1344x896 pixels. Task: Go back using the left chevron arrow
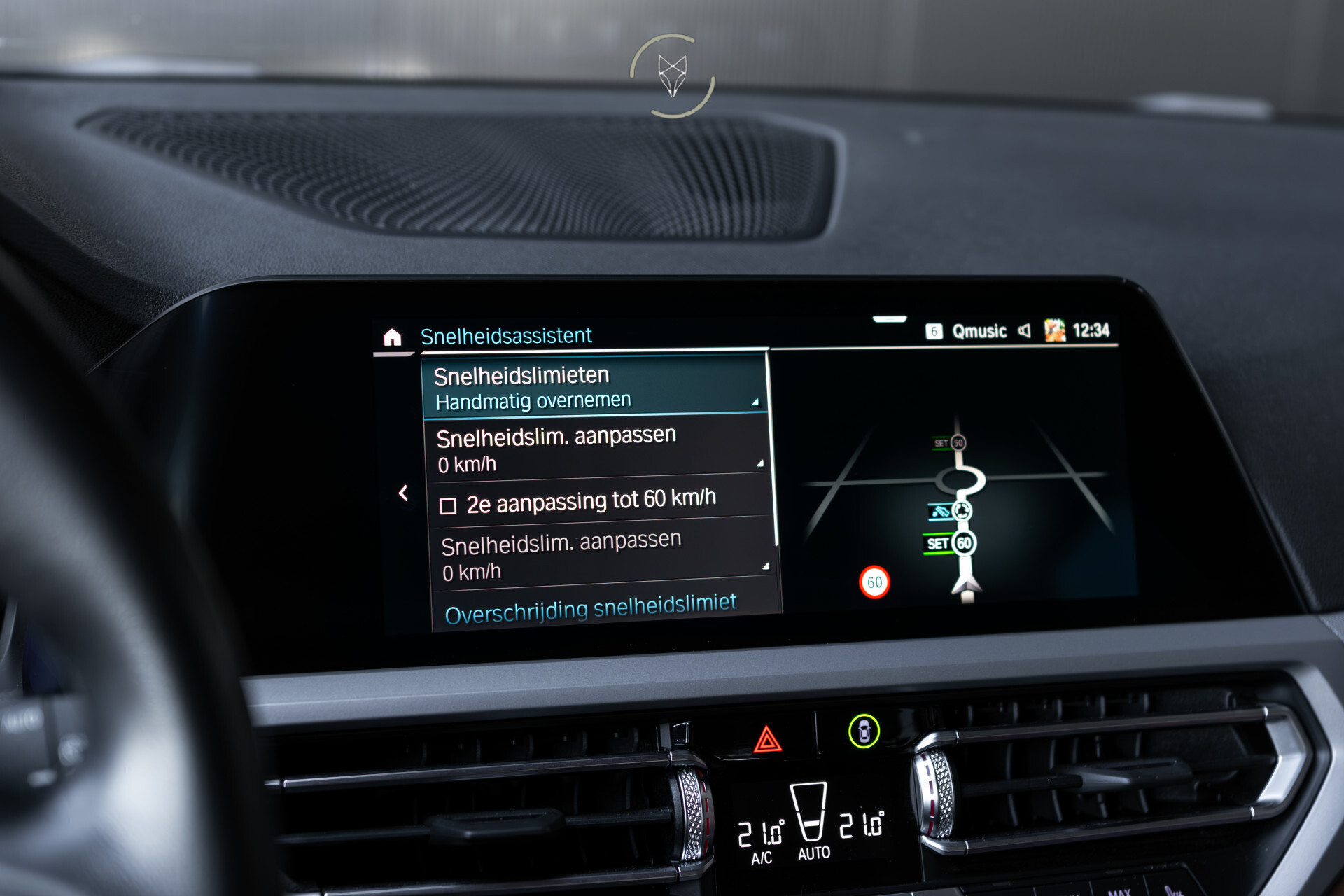click(x=404, y=494)
